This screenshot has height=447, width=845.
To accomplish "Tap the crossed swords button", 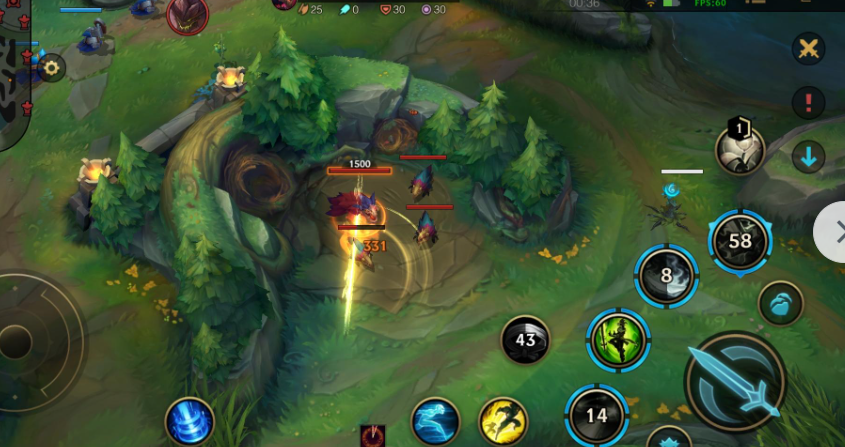I will coord(808,48).
